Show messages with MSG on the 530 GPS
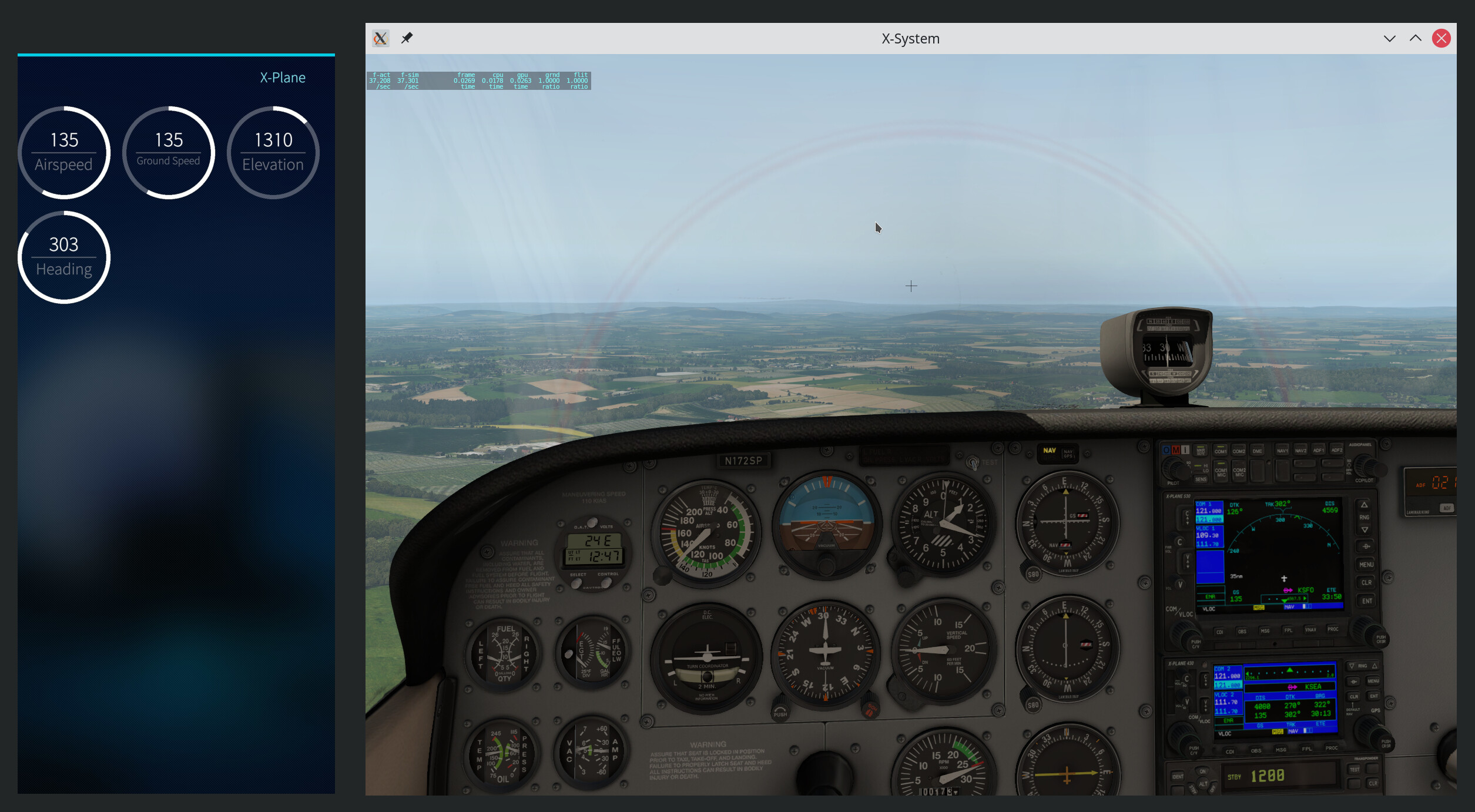The height and width of the screenshot is (812, 1475). click(1265, 631)
